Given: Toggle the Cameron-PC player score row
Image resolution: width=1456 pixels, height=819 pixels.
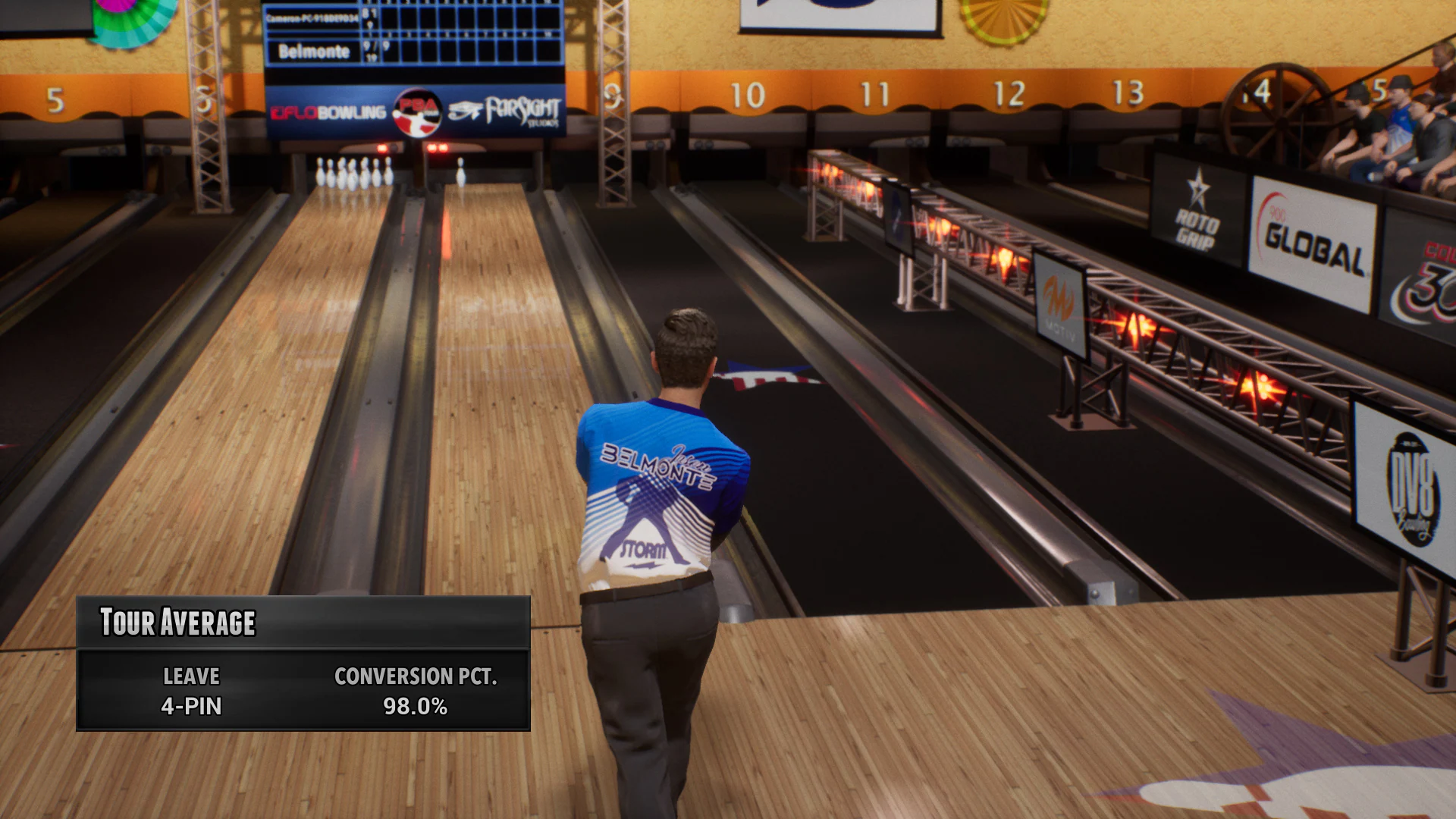Looking at the screenshot, I should tap(312, 17).
